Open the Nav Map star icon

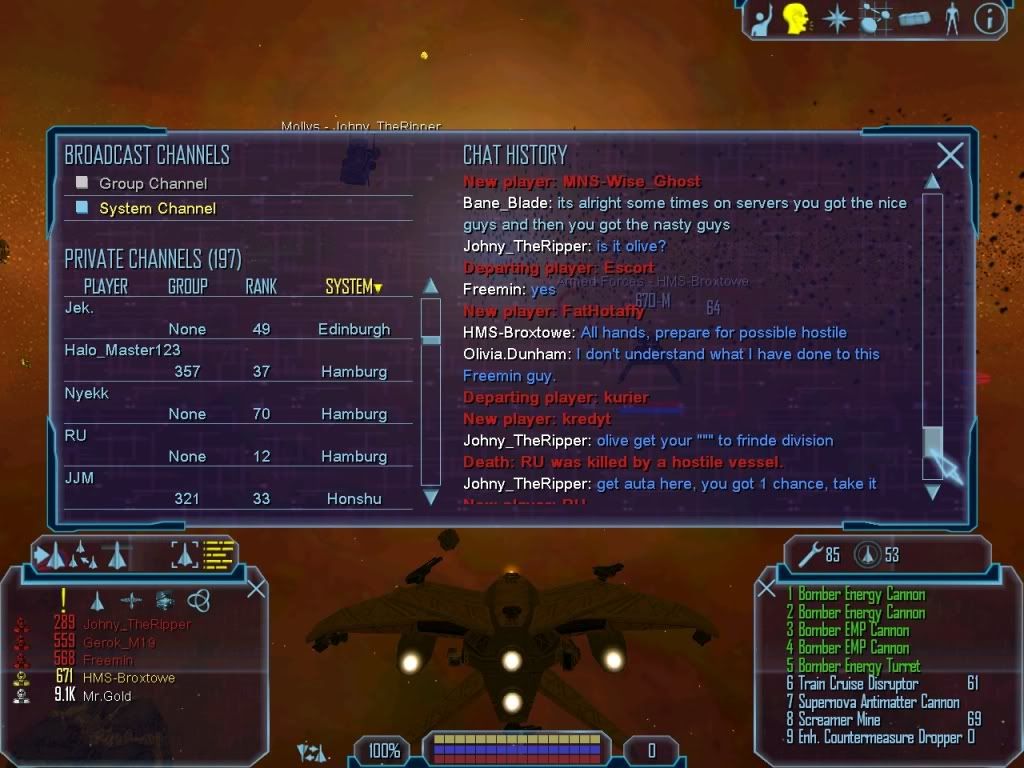[836, 19]
